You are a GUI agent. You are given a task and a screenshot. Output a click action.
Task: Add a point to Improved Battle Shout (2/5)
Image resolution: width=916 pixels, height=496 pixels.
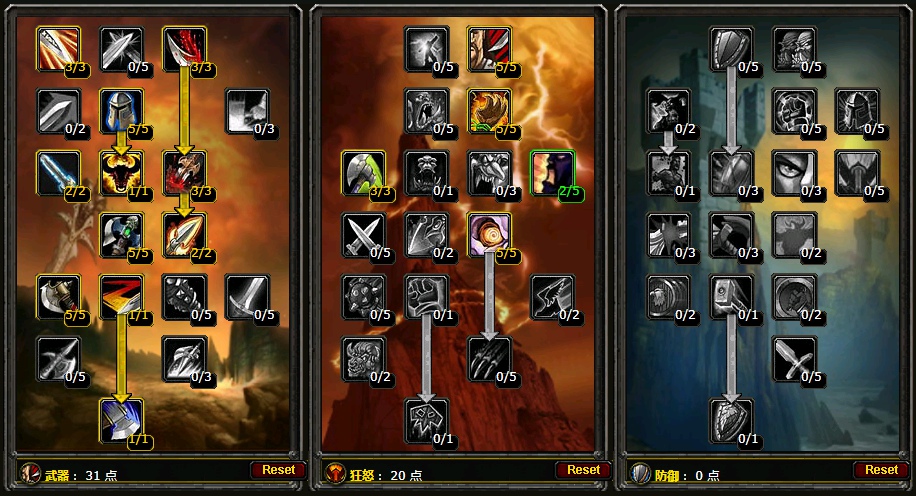point(551,172)
